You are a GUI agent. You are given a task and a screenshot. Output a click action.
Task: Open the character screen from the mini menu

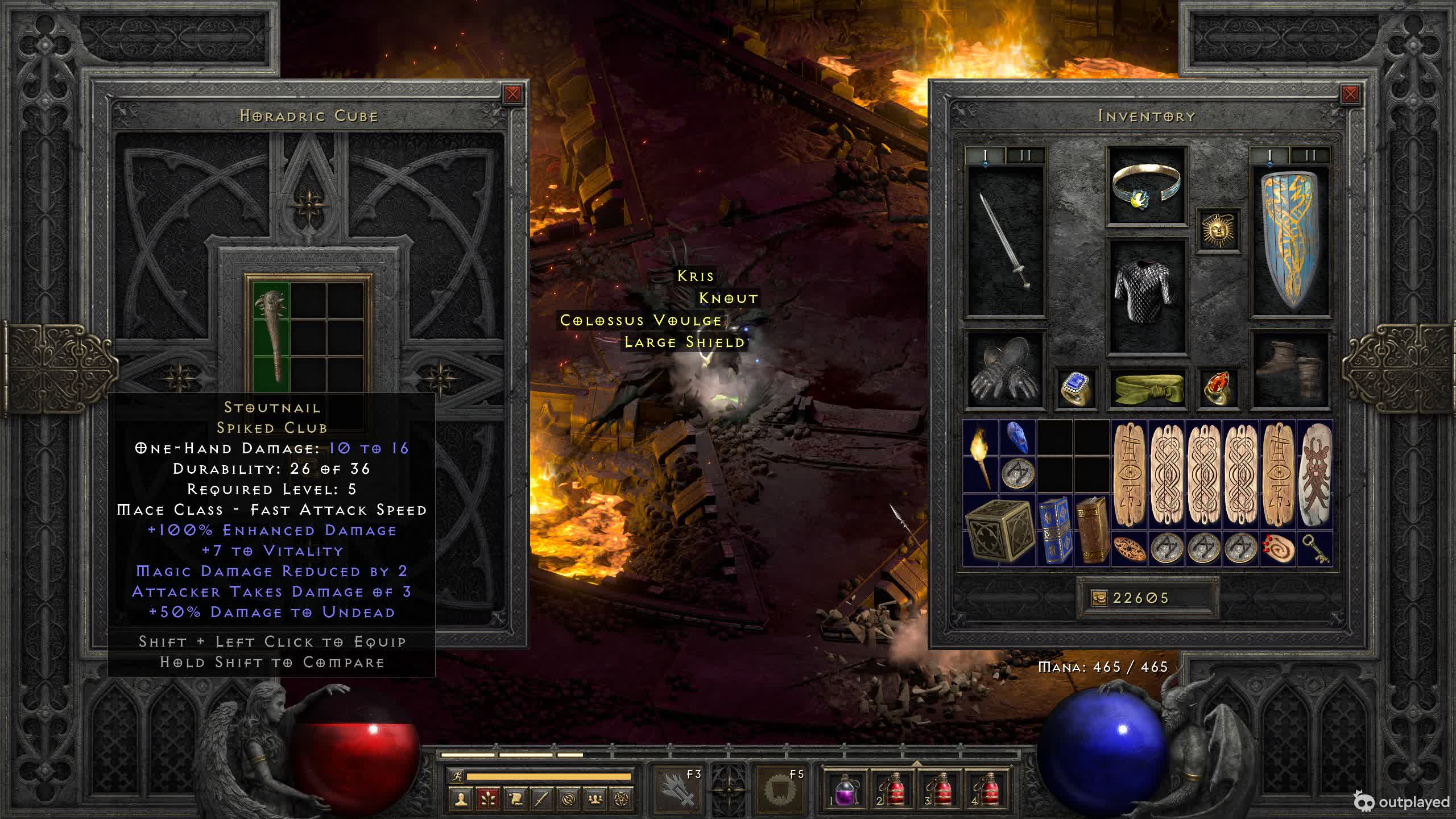click(461, 799)
